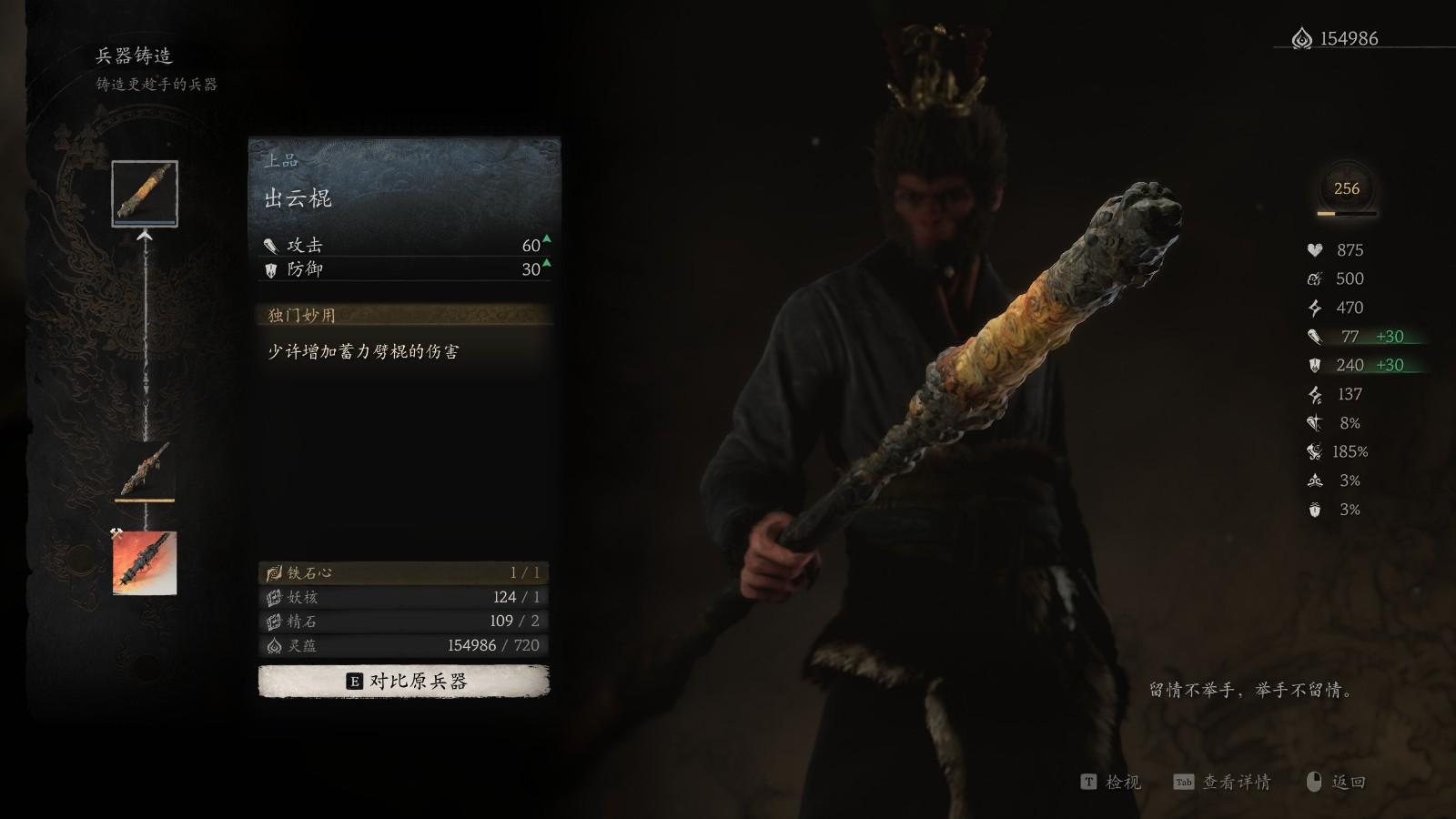Select the 出云棍 staff thumbnail
Screen dimensions: 1456x819
(145, 193)
